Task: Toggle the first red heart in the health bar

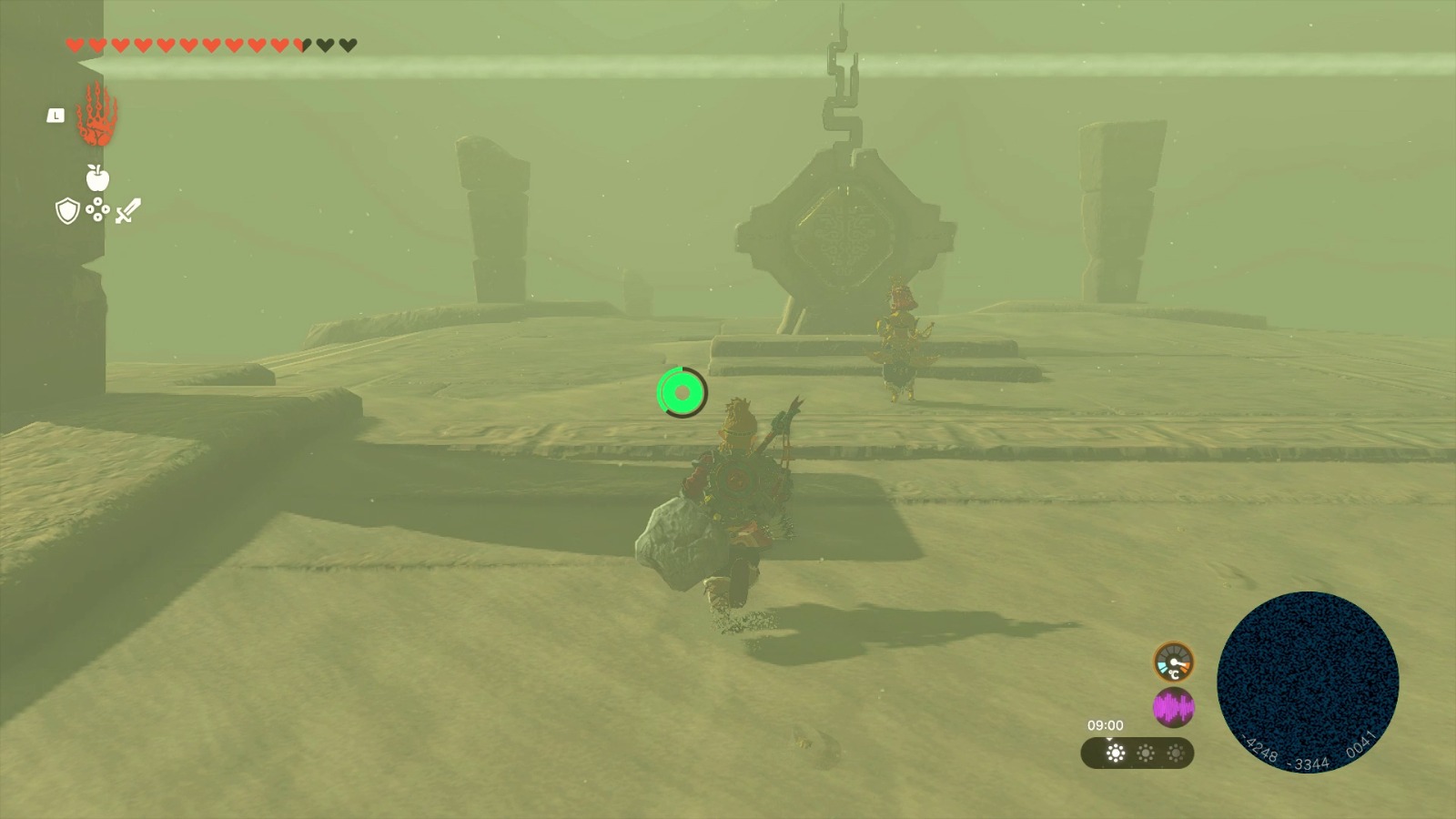Action: [76, 43]
